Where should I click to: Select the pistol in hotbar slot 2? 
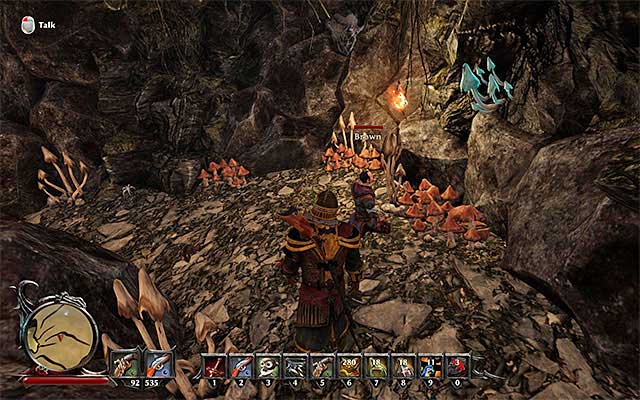click(x=241, y=366)
